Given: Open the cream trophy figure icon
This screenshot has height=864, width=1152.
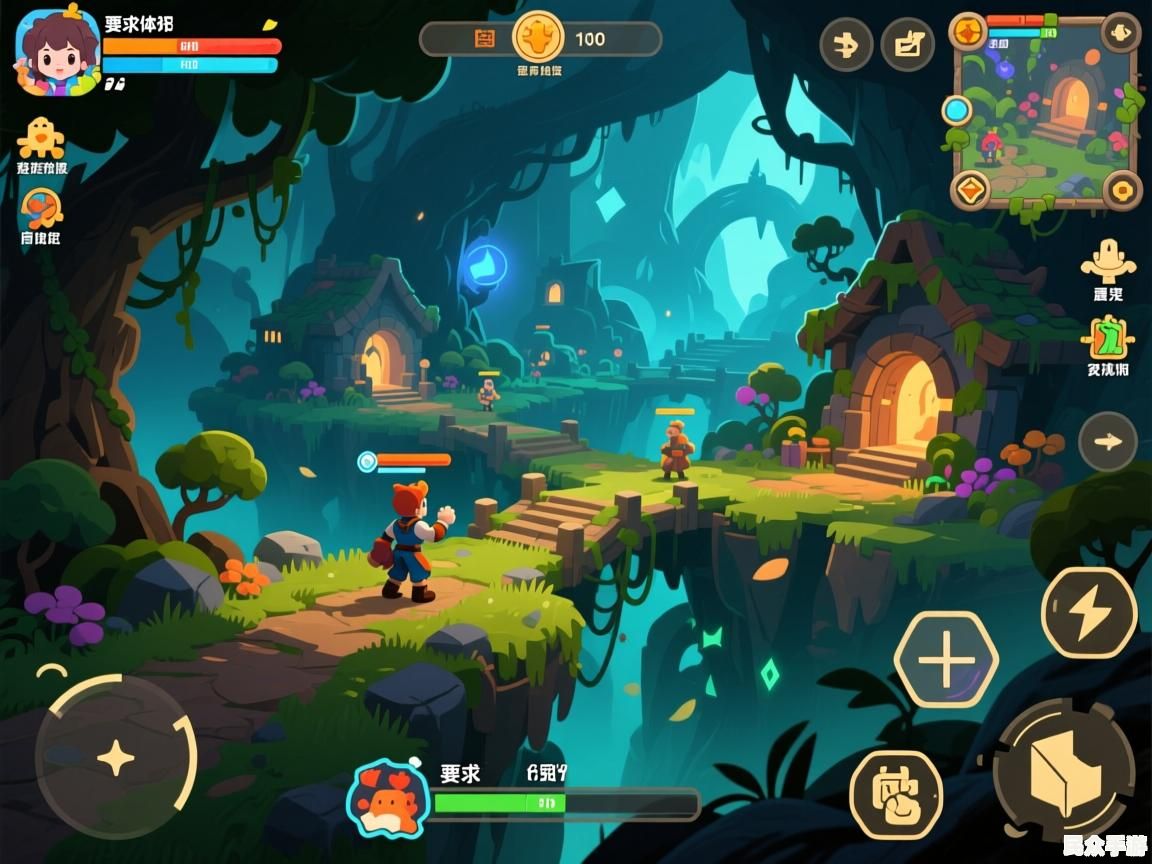Looking at the screenshot, I should pos(1108,260).
